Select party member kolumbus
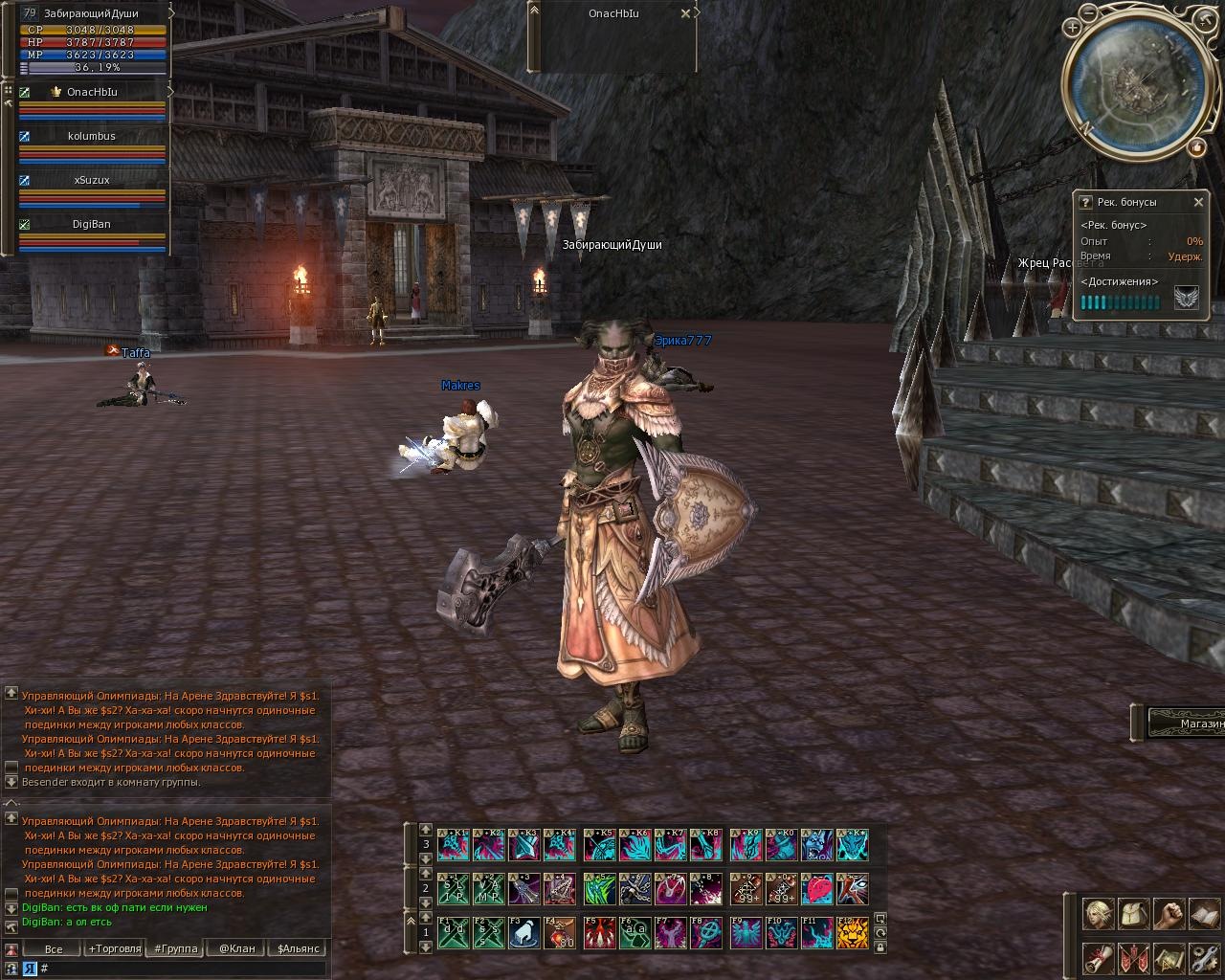This screenshot has height=980, width=1225. point(92,137)
